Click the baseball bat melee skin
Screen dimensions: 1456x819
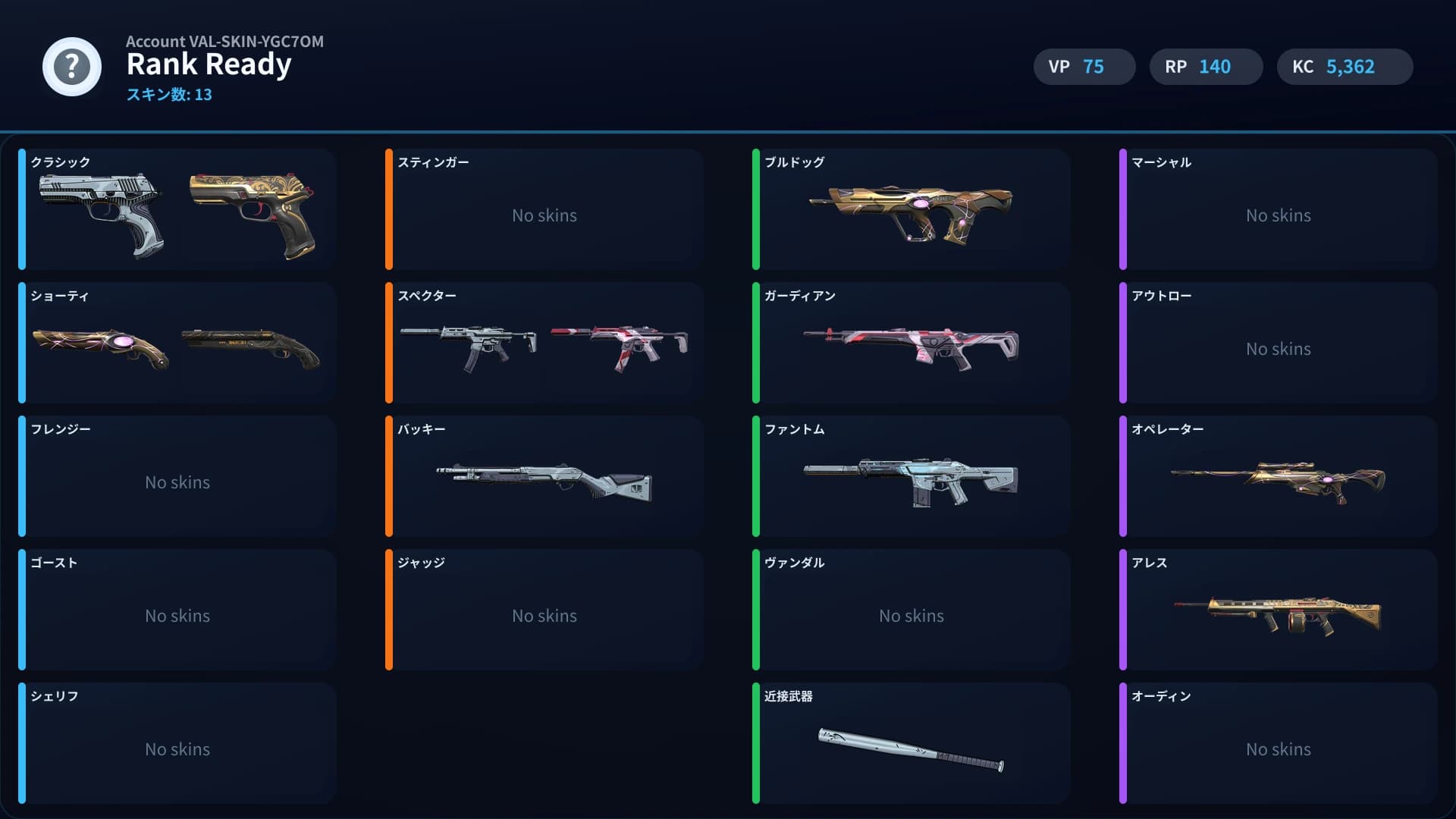(910, 751)
